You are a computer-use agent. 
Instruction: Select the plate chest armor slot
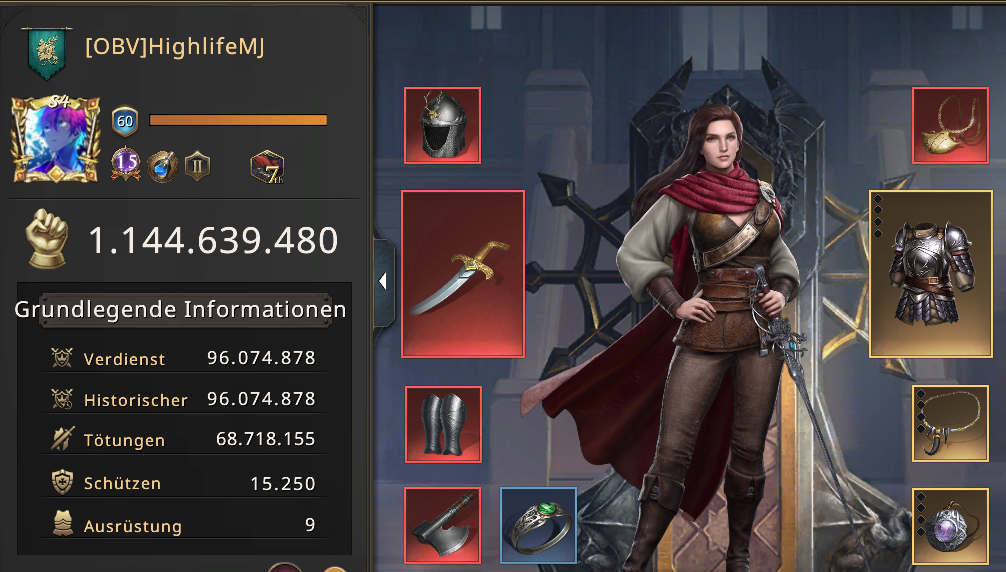click(x=937, y=274)
